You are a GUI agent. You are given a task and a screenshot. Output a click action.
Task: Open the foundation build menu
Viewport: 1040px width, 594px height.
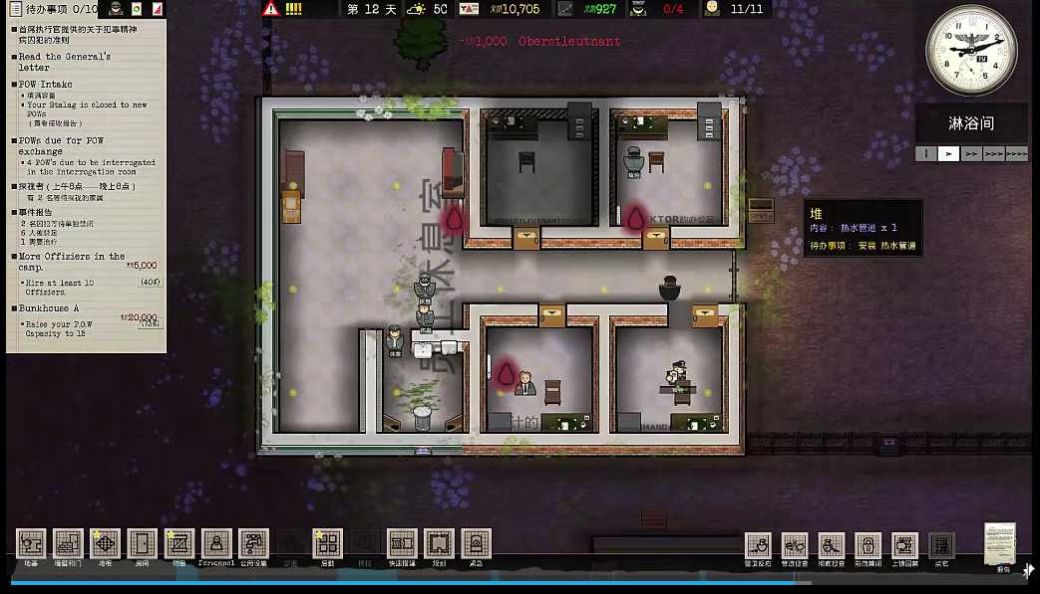pyautogui.click(x=31, y=544)
